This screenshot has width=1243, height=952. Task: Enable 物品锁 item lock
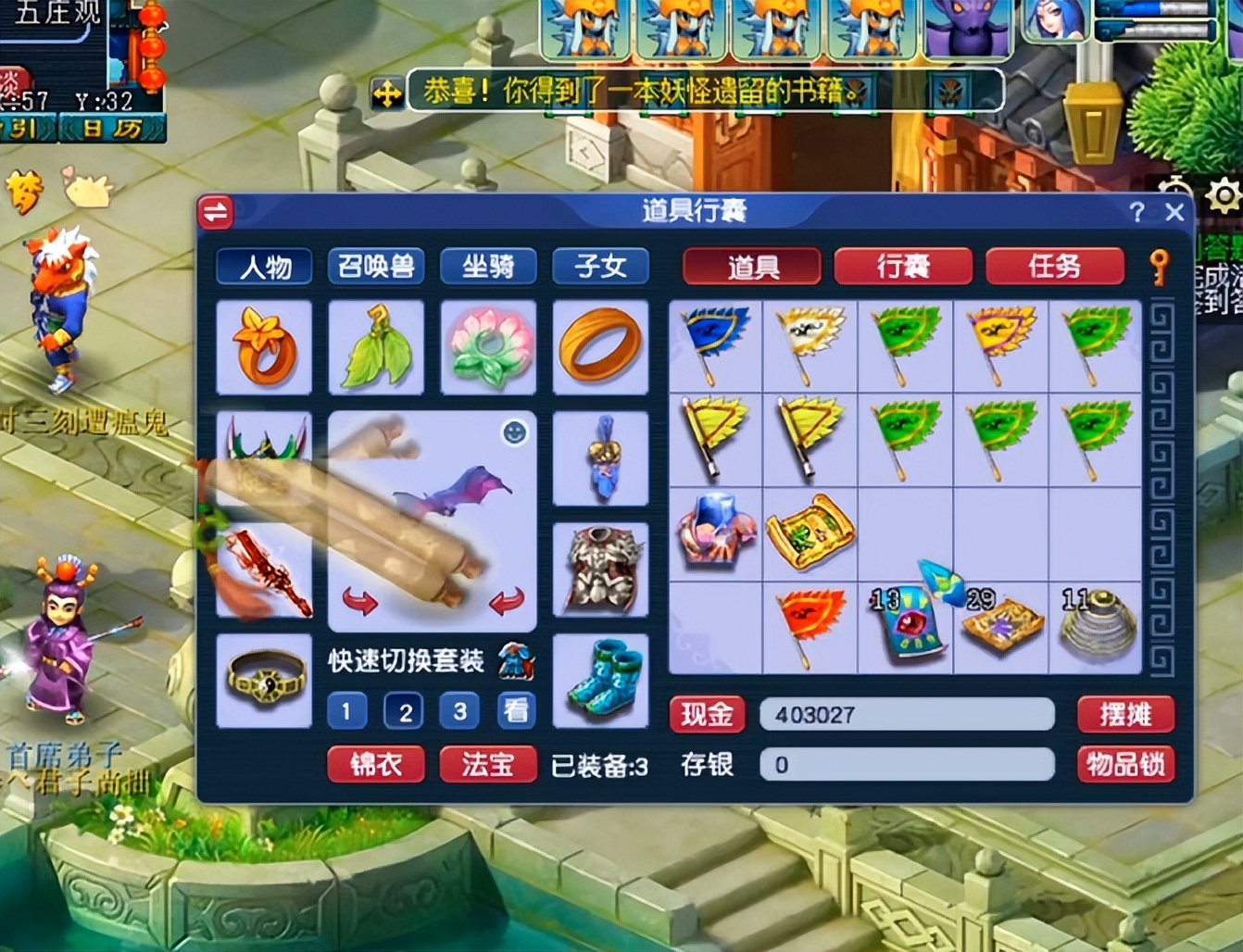pyautogui.click(x=1125, y=765)
